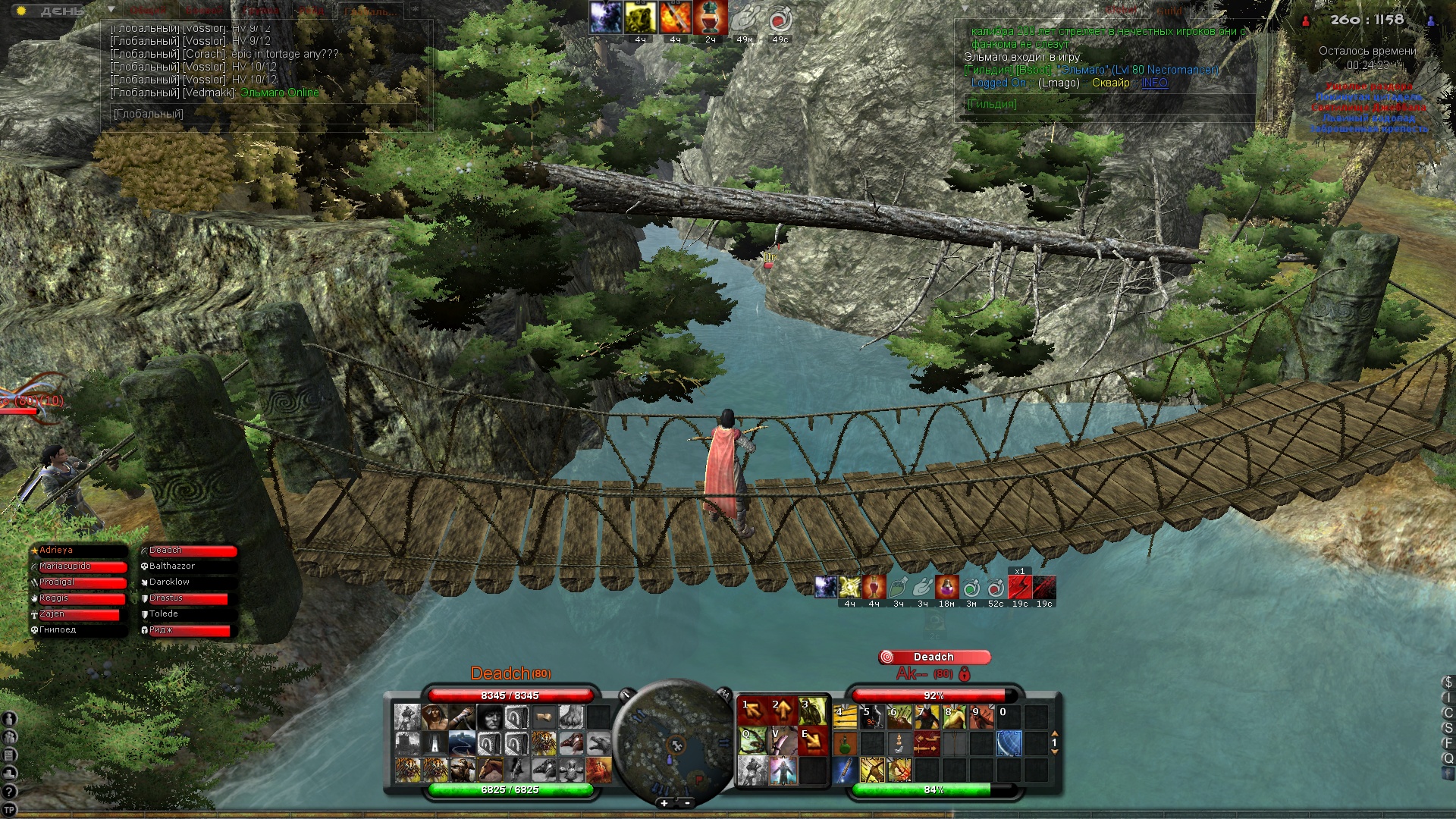The image size is (1456, 819).
Task: Use the blue shield ability icon
Action: [x=1009, y=743]
